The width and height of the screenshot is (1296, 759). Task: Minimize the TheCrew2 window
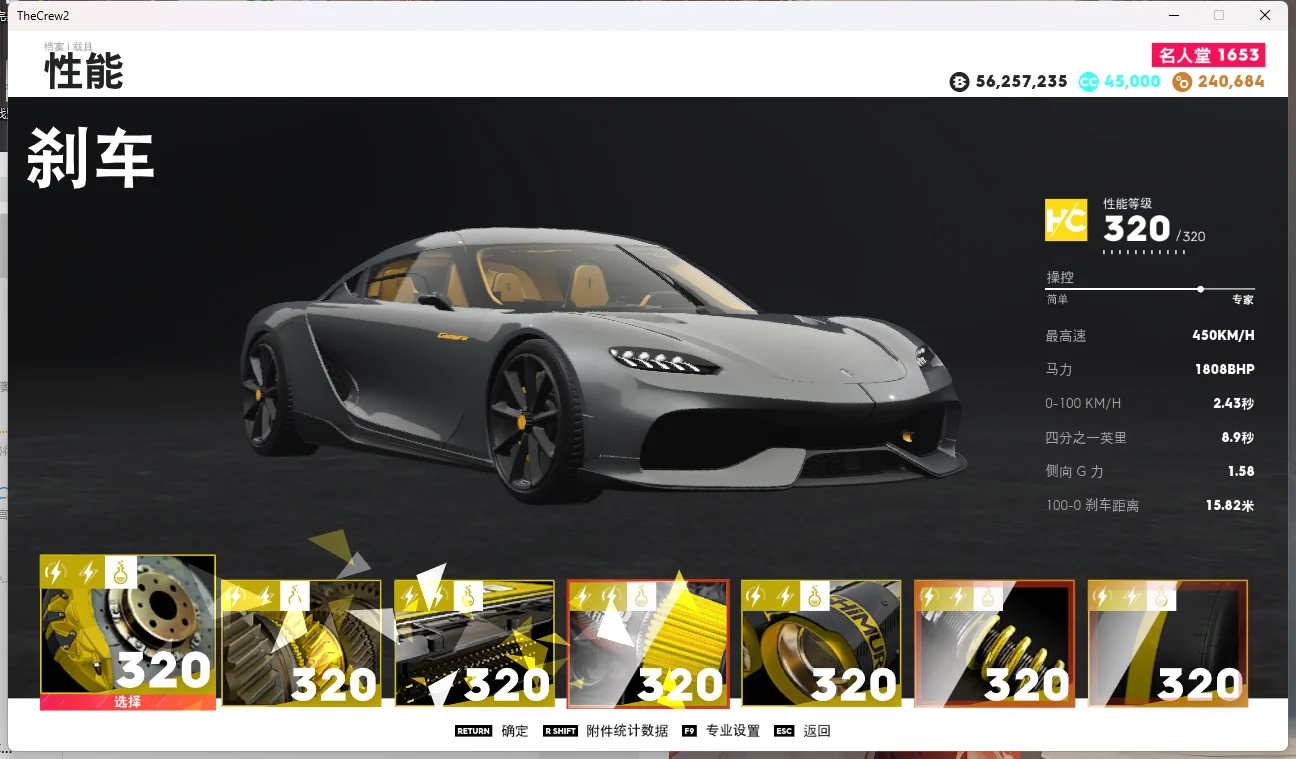tap(1173, 16)
